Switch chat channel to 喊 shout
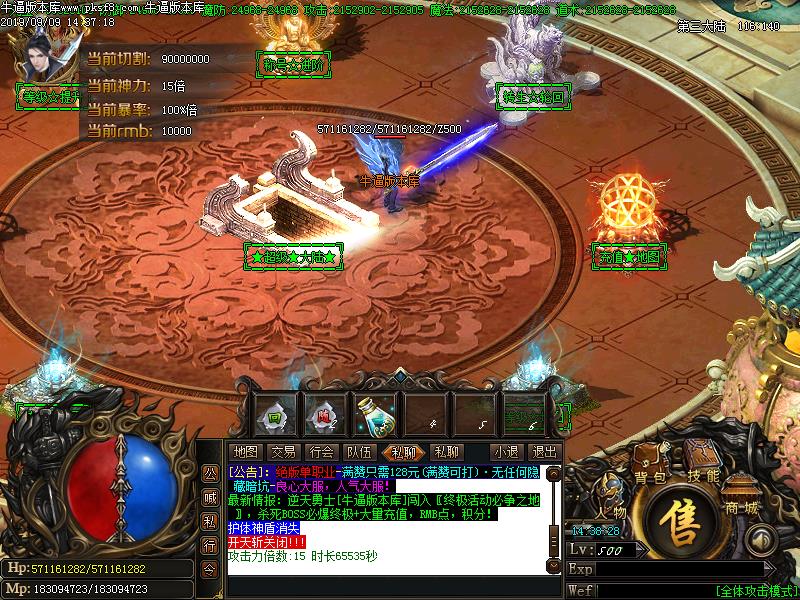 coord(209,497)
